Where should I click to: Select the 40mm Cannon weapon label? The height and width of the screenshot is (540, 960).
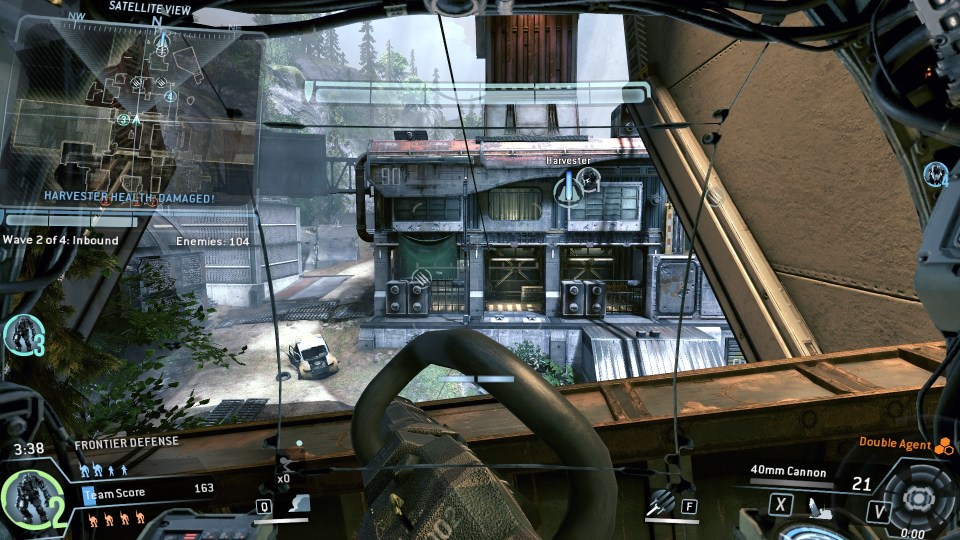[790, 468]
